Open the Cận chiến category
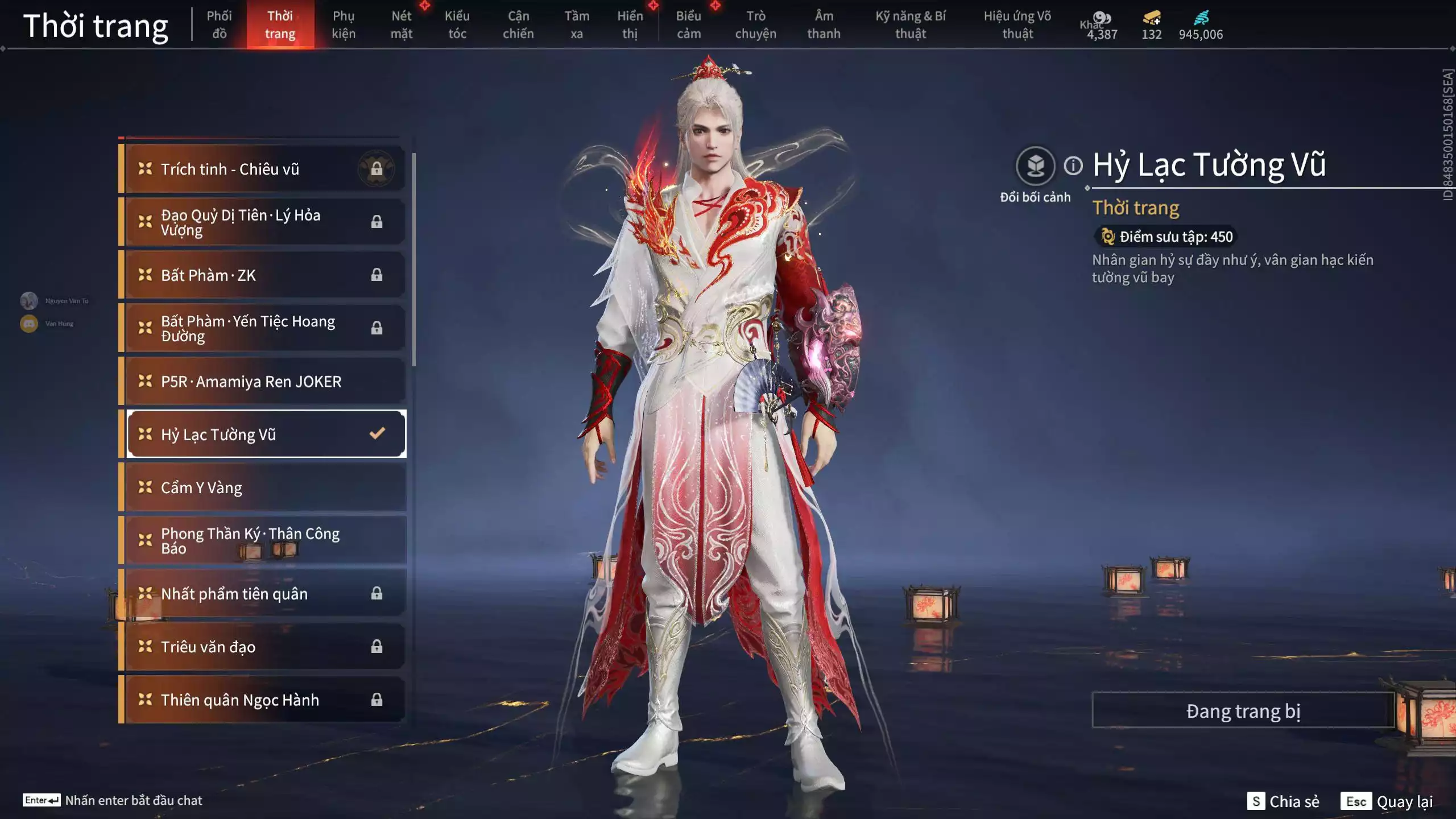 [518, 25]
